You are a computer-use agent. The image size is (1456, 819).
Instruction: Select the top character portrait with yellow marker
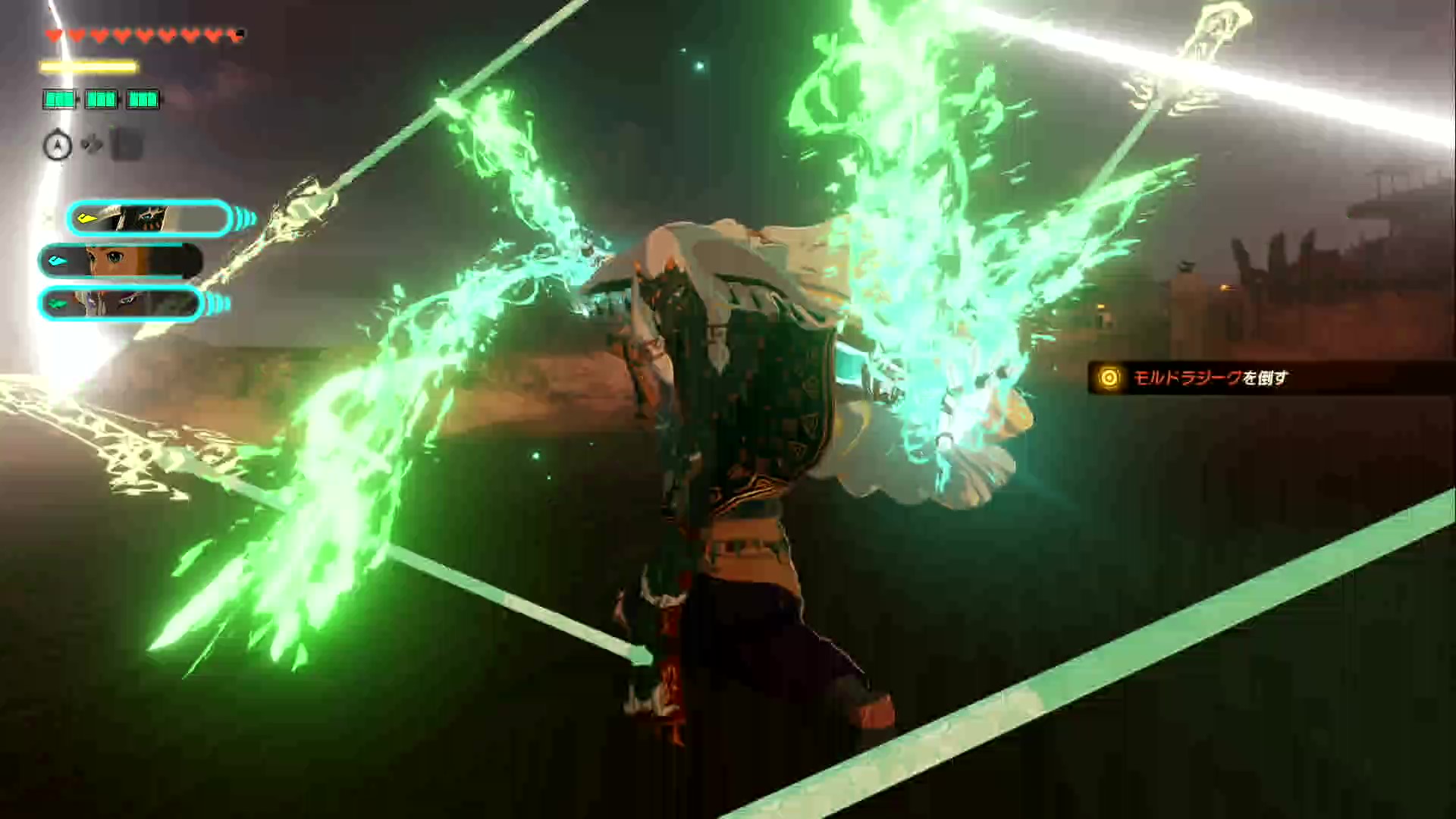[149, 219]
